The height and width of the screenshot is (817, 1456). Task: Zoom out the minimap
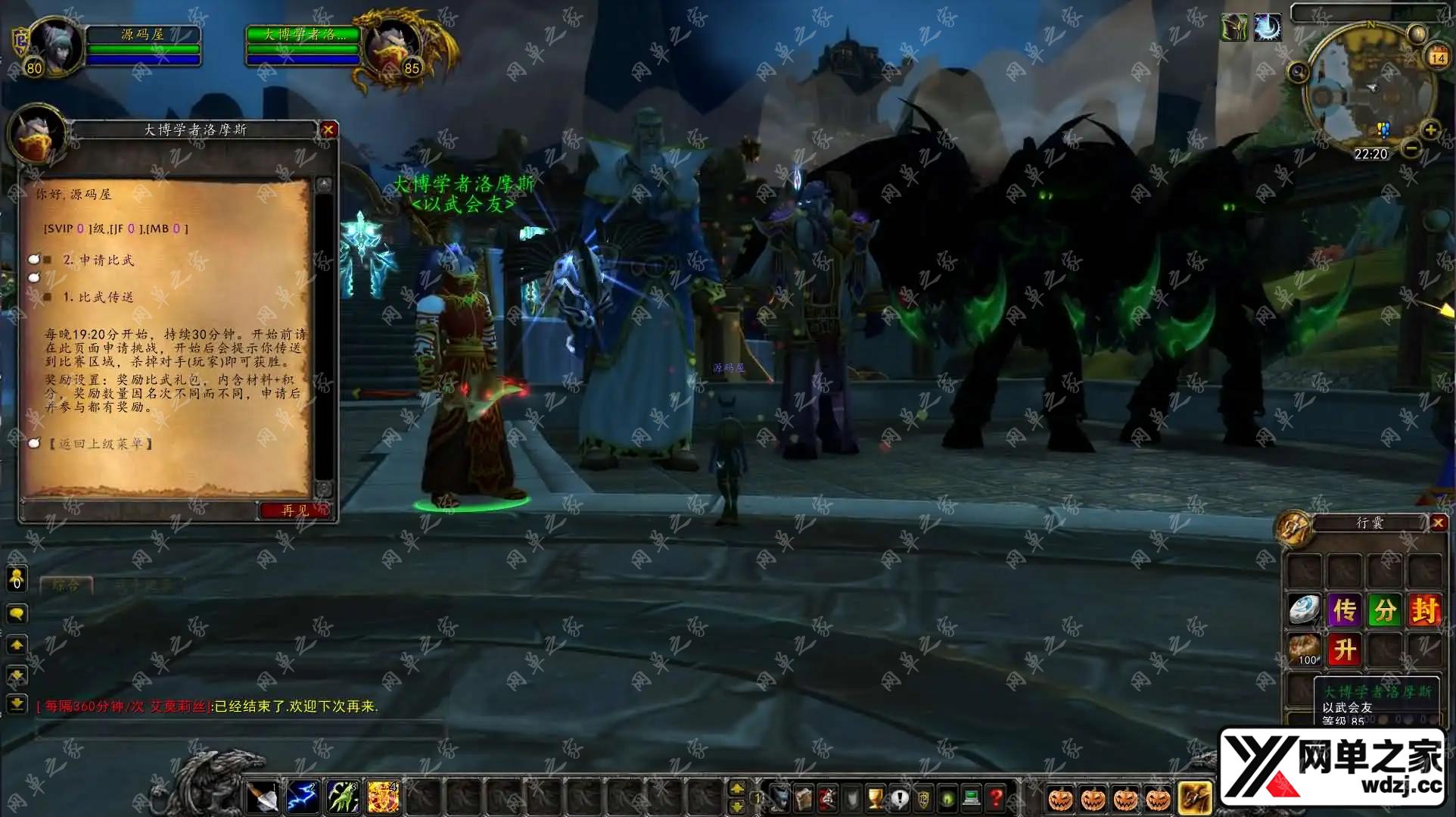point(1410,148)
